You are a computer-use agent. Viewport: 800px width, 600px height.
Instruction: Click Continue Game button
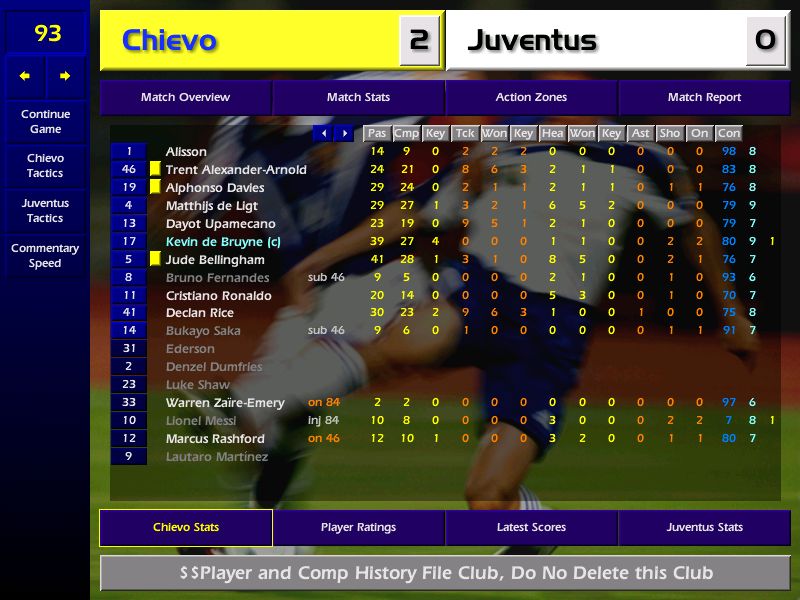pos(45,121)
